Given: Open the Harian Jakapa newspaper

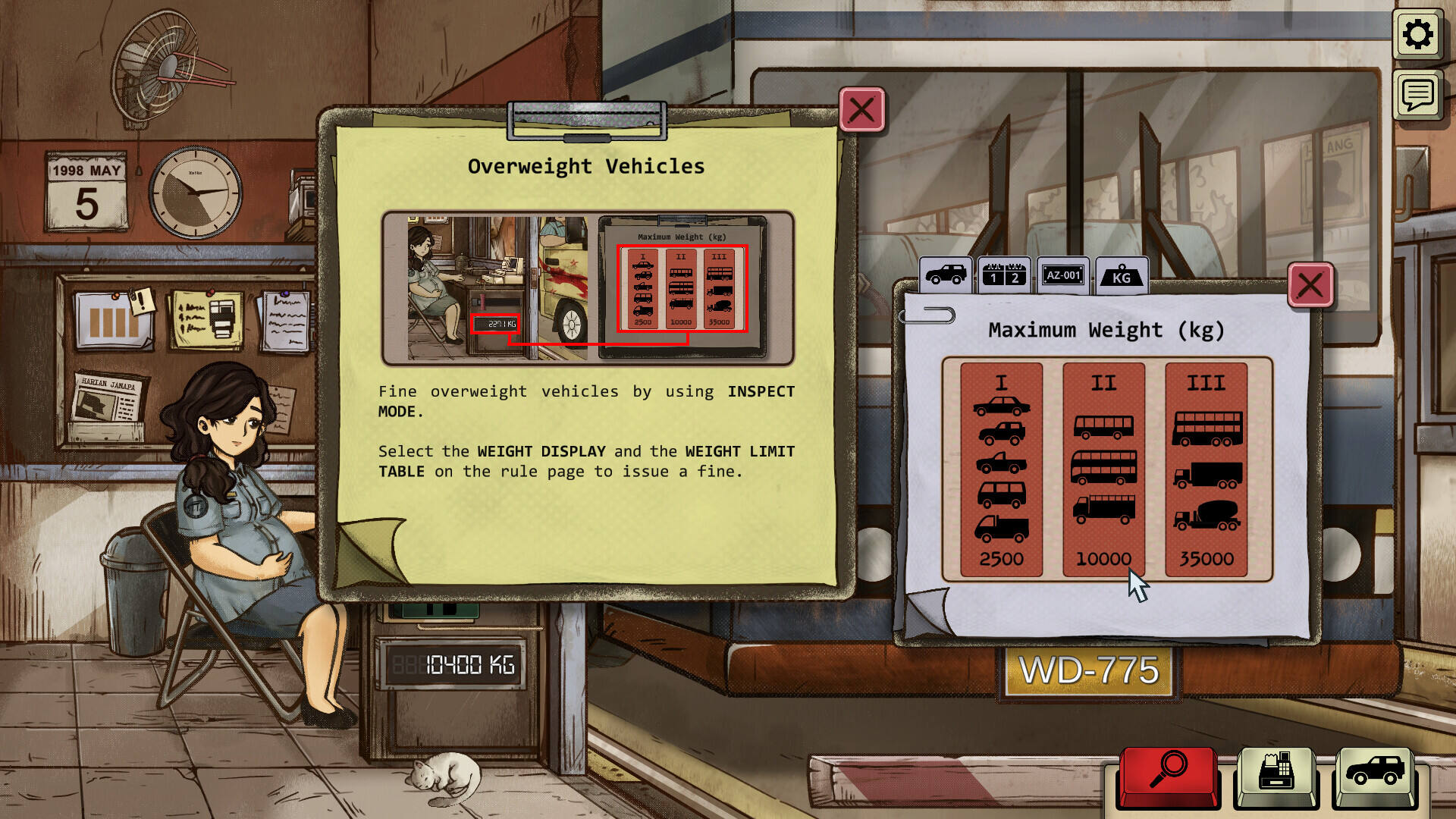Looking at the screenshot, I should [x=108, y=400].
